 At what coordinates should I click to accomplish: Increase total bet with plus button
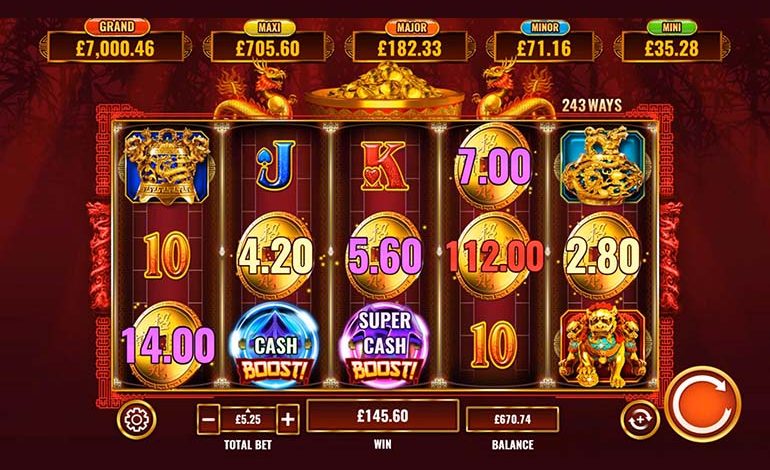click(x=287, y=419)
